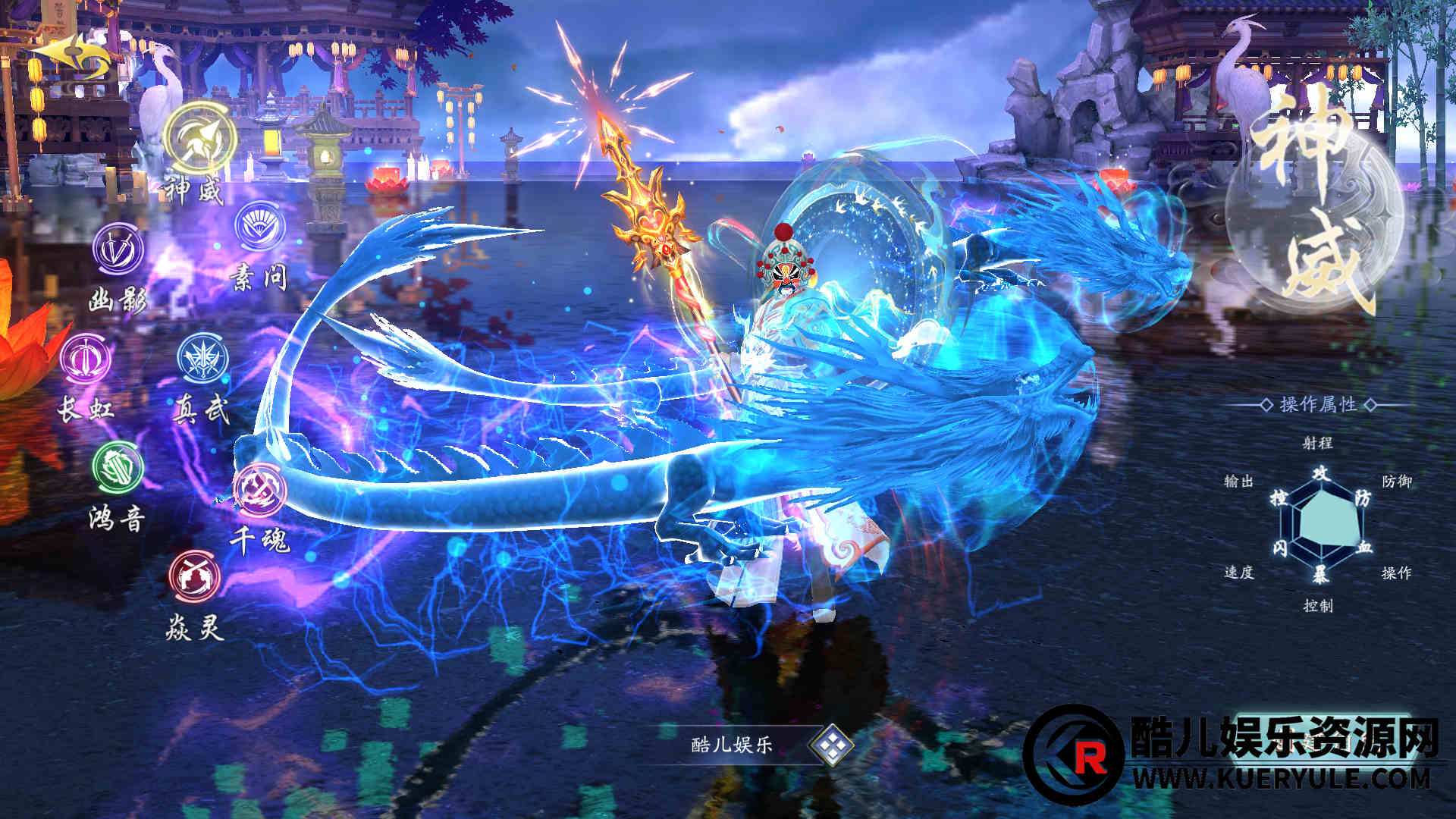Pick the 千魂 class icon

[260, 489]
